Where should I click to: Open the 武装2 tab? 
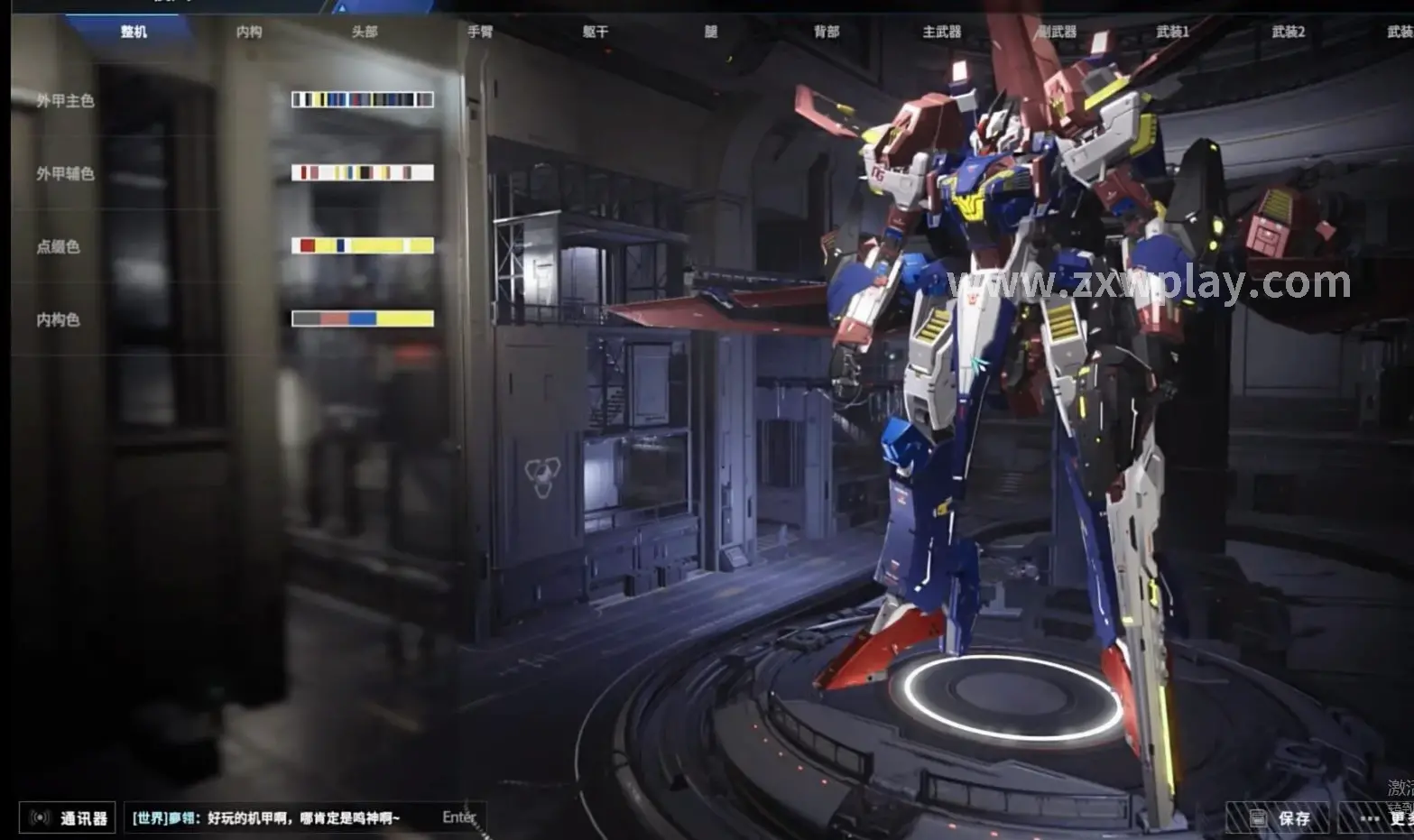1289,32
